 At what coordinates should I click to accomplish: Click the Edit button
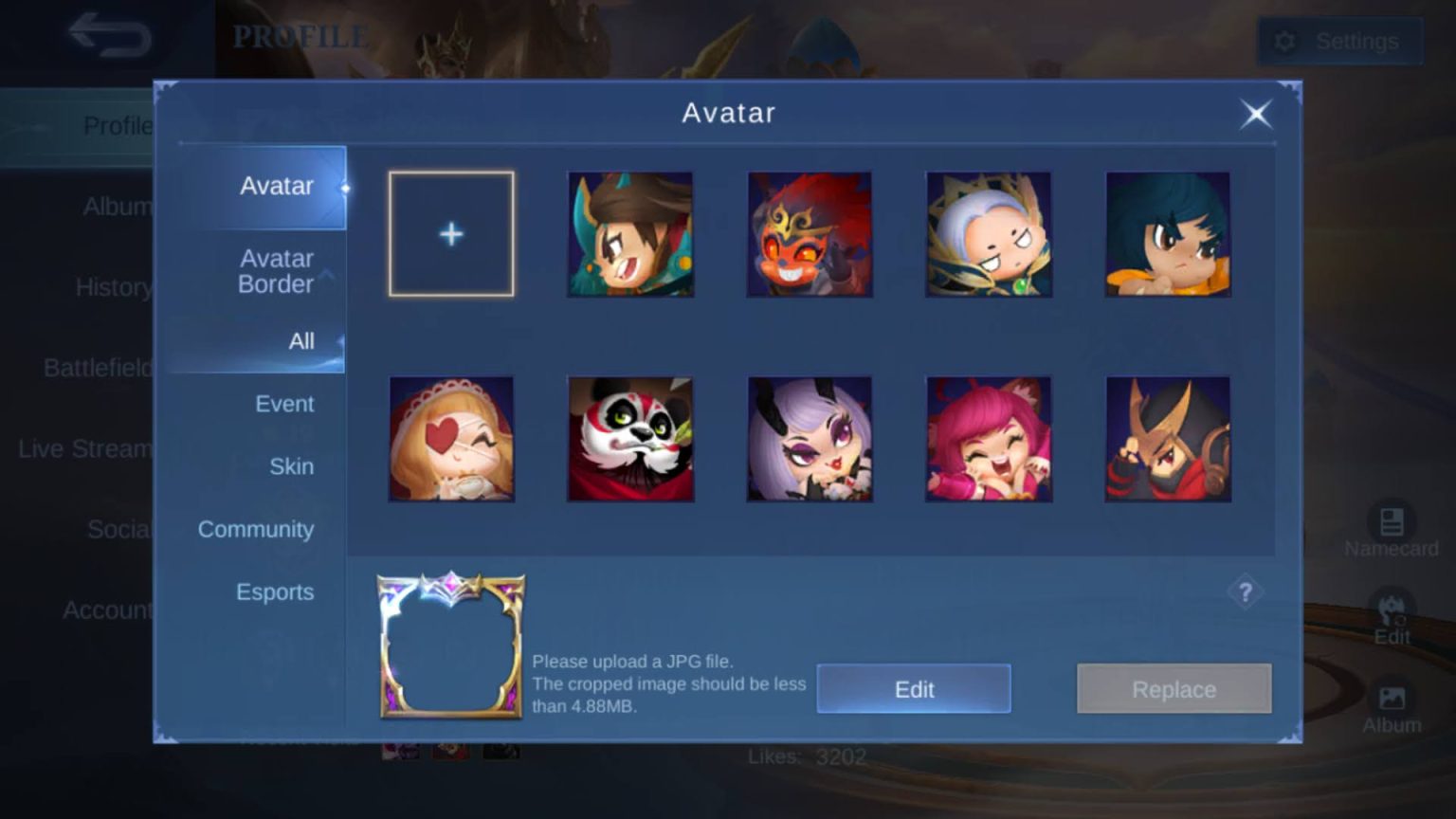click(x=913, y=689)
